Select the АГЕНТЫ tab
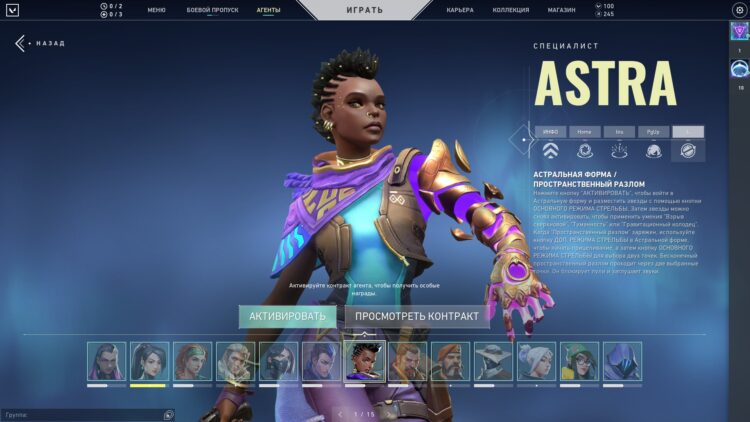This screenshot has width=750, height=422. [268, 10]
